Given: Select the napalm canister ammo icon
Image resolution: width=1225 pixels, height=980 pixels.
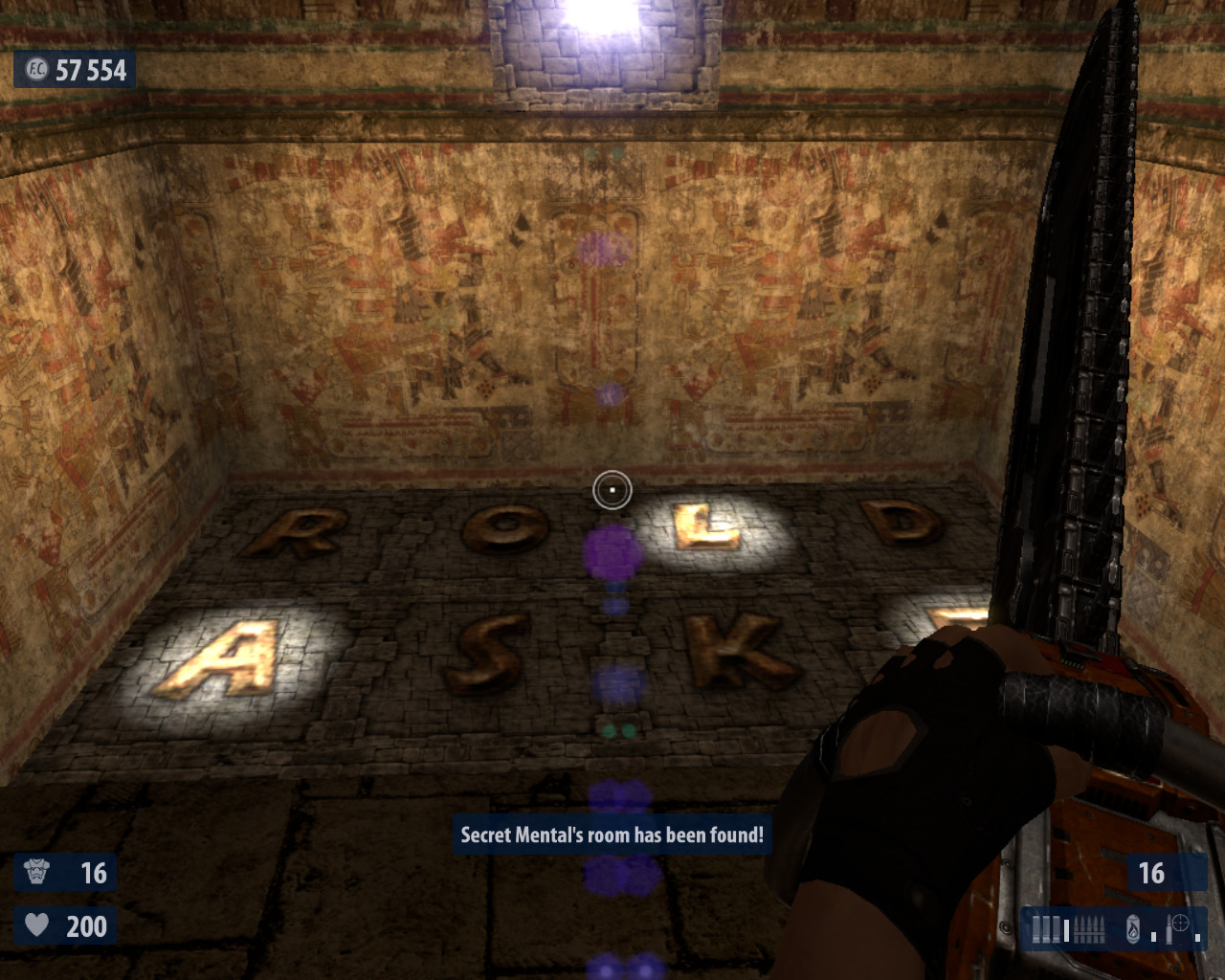Looking at the screenshot, I should click(1133, 928).
